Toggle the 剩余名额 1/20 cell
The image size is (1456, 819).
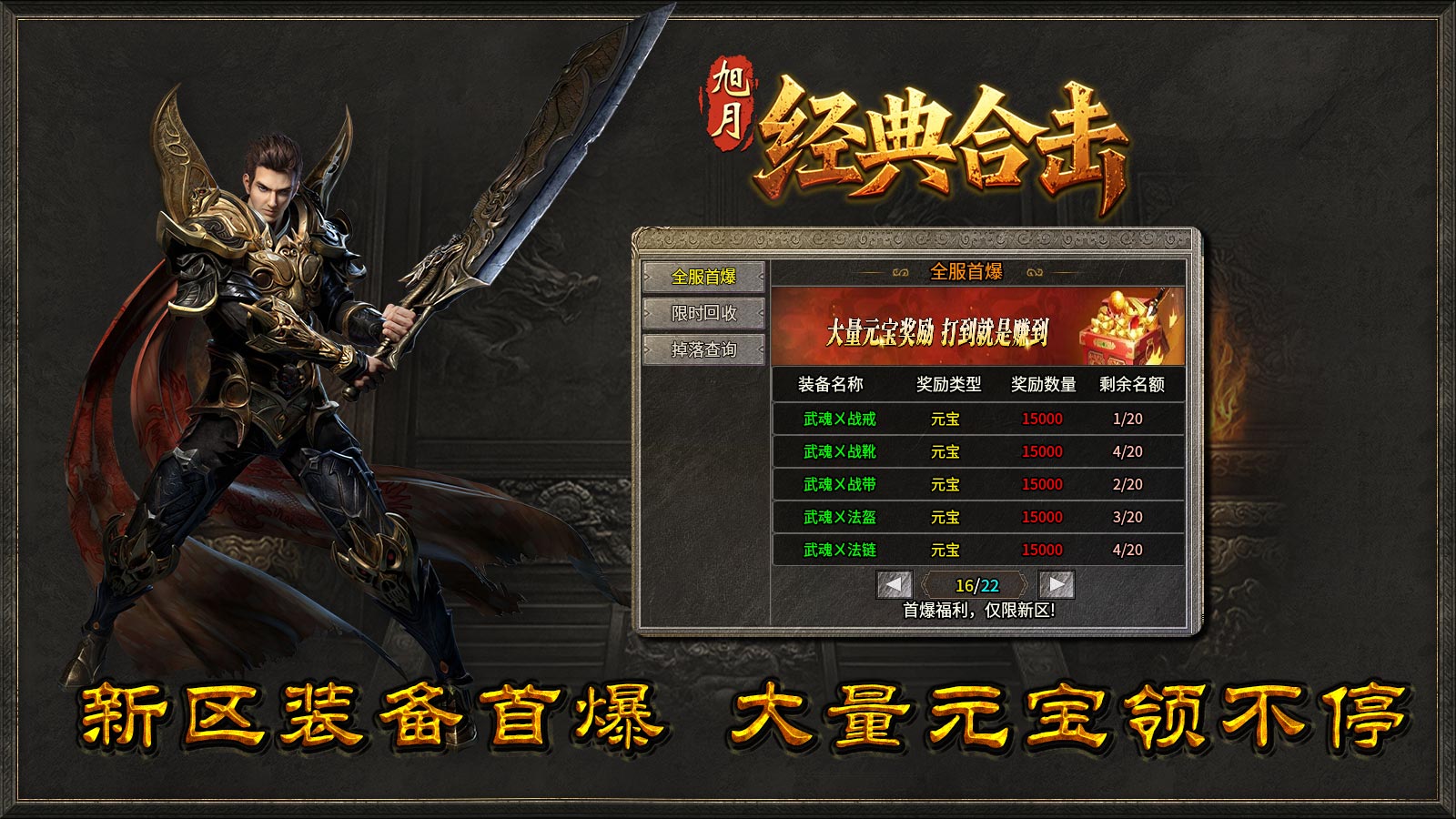coord(1128,420)
